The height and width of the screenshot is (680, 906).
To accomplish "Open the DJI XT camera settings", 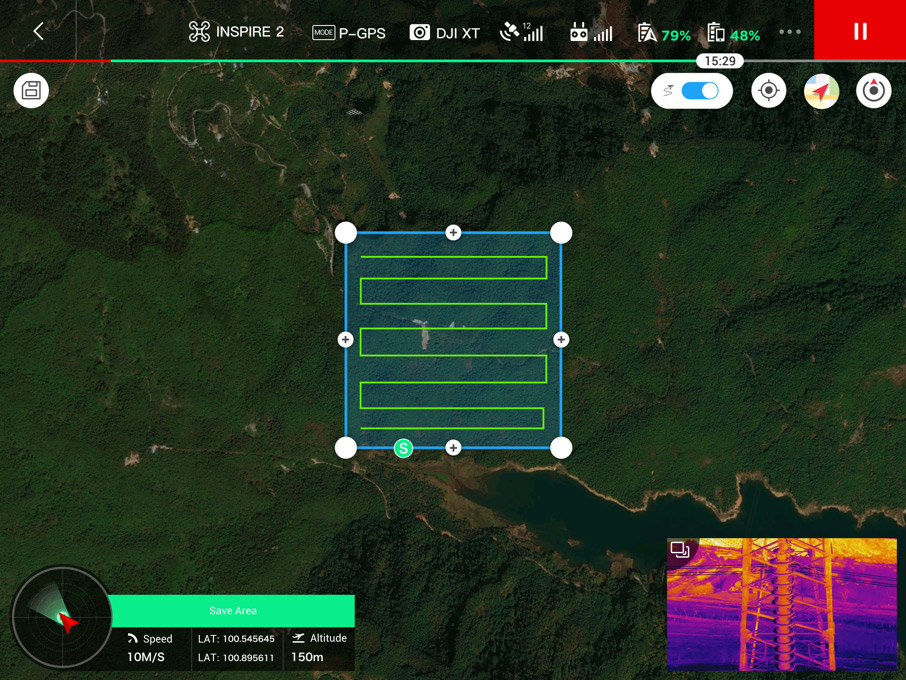I will tap(445, 33).
